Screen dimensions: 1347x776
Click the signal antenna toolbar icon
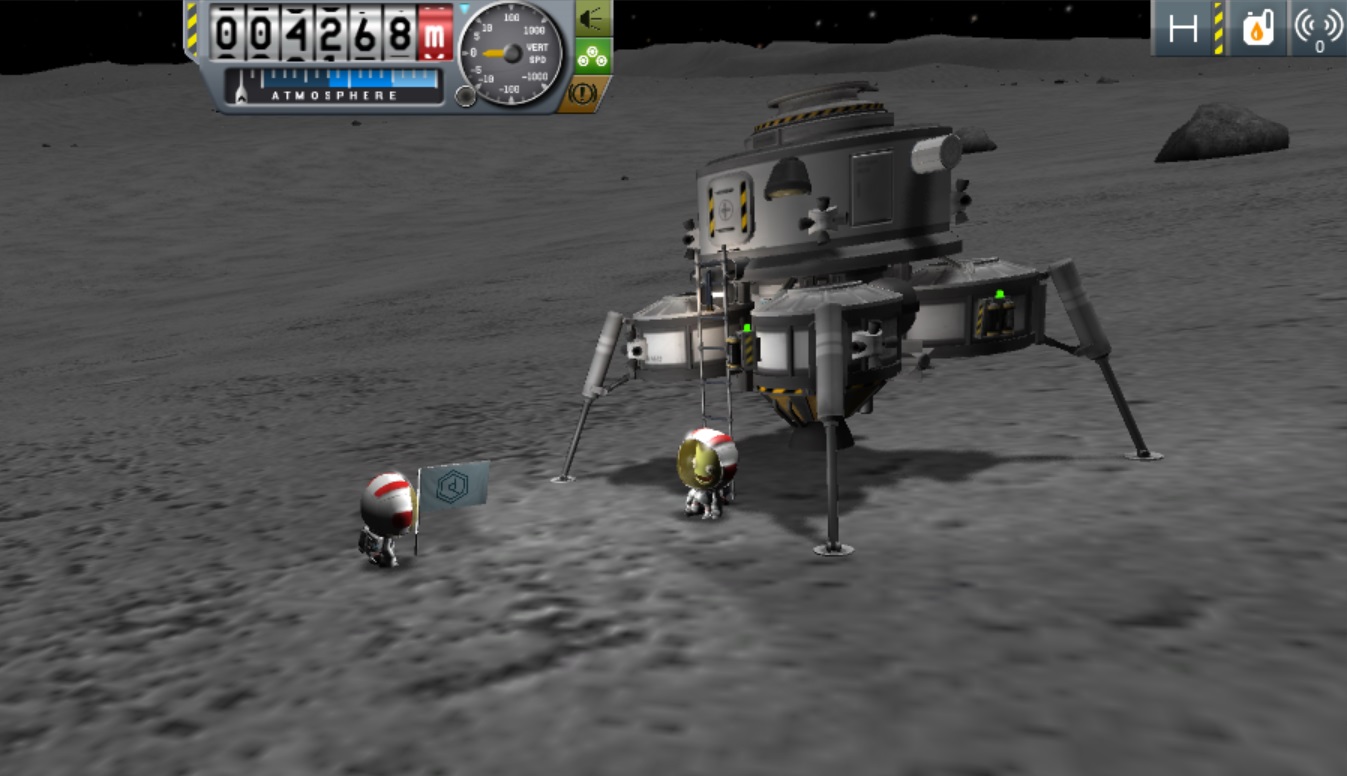coord(1318,29)
